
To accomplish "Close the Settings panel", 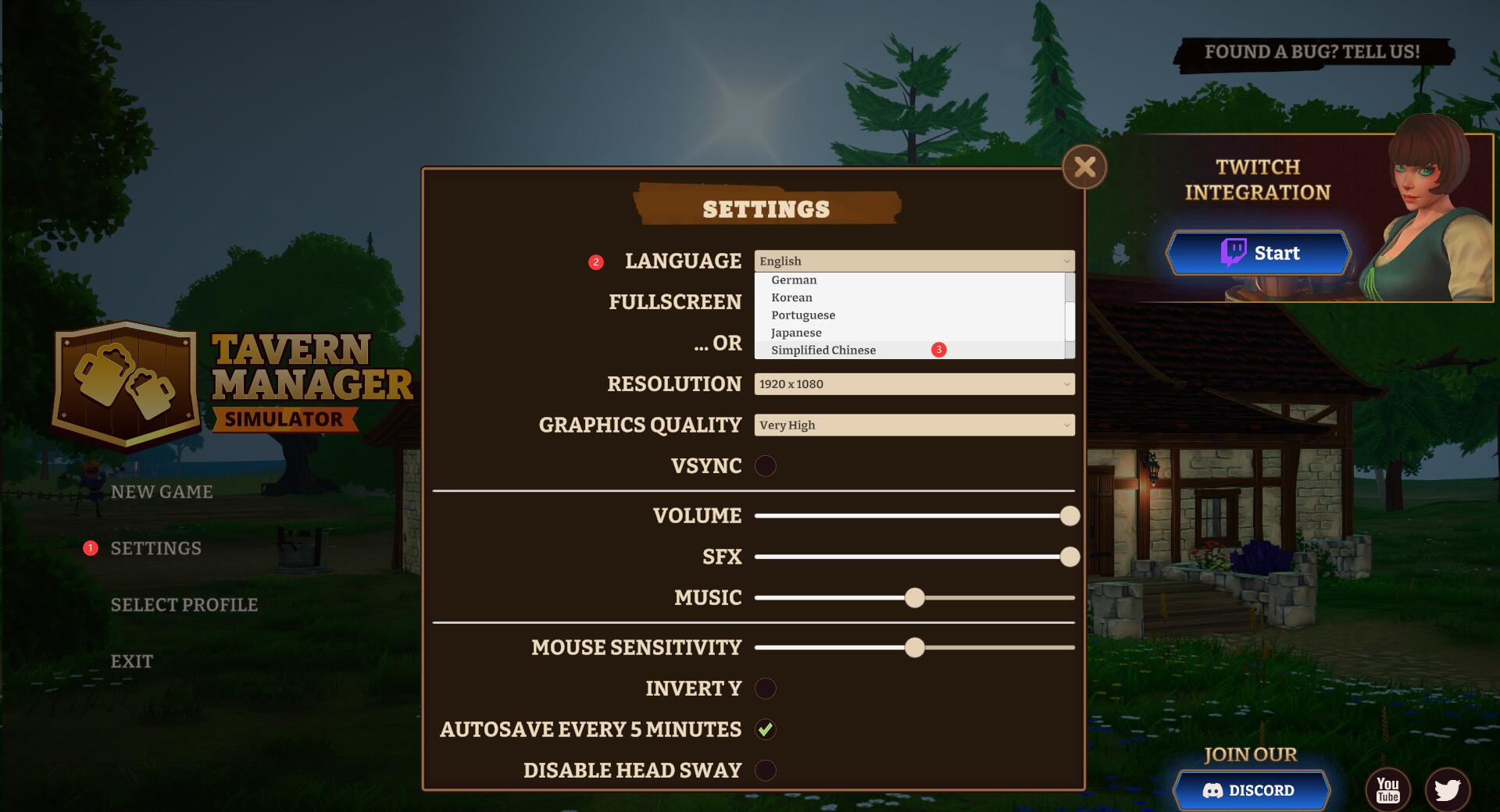I will (1084, 166).
